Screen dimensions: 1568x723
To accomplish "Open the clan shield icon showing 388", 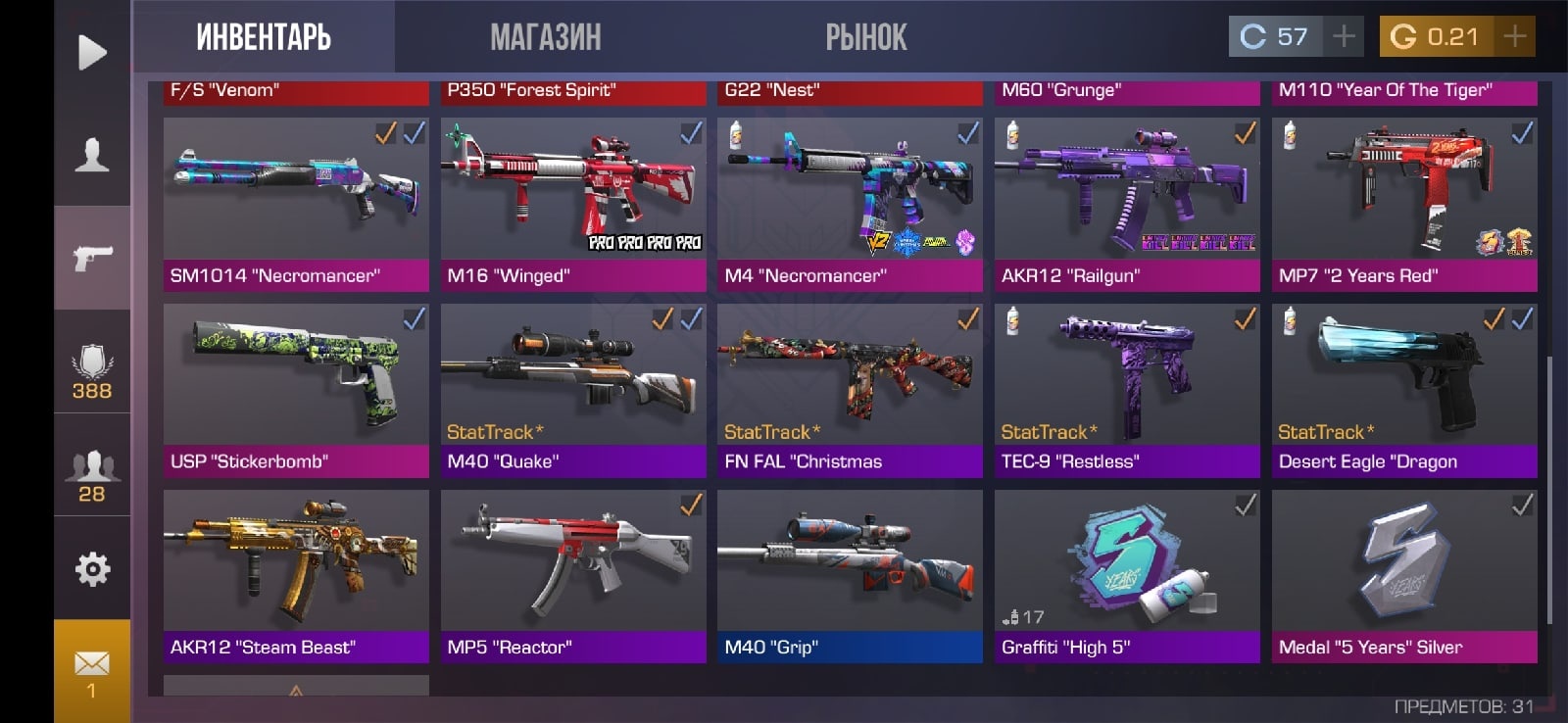I will (x=92, y=372).
